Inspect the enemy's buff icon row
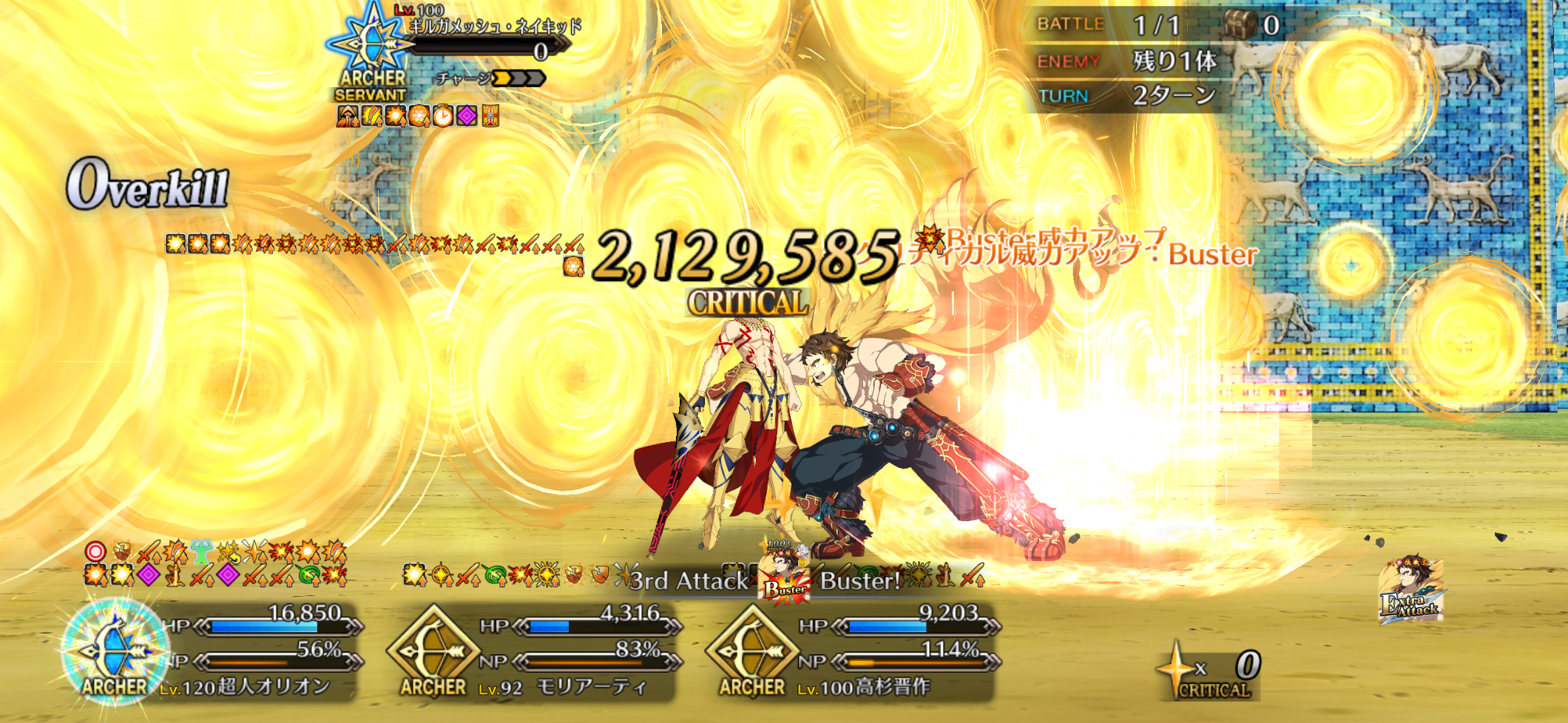This screenshot has height=723, width=1568. (x=418, y=116)
